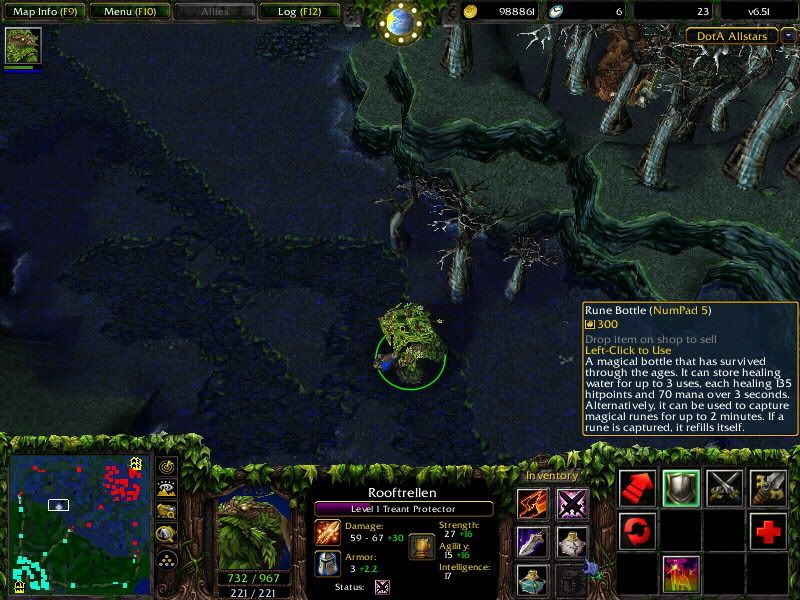Activate the minimap signal ping button
800x600 pixels.
click(168, 468)
